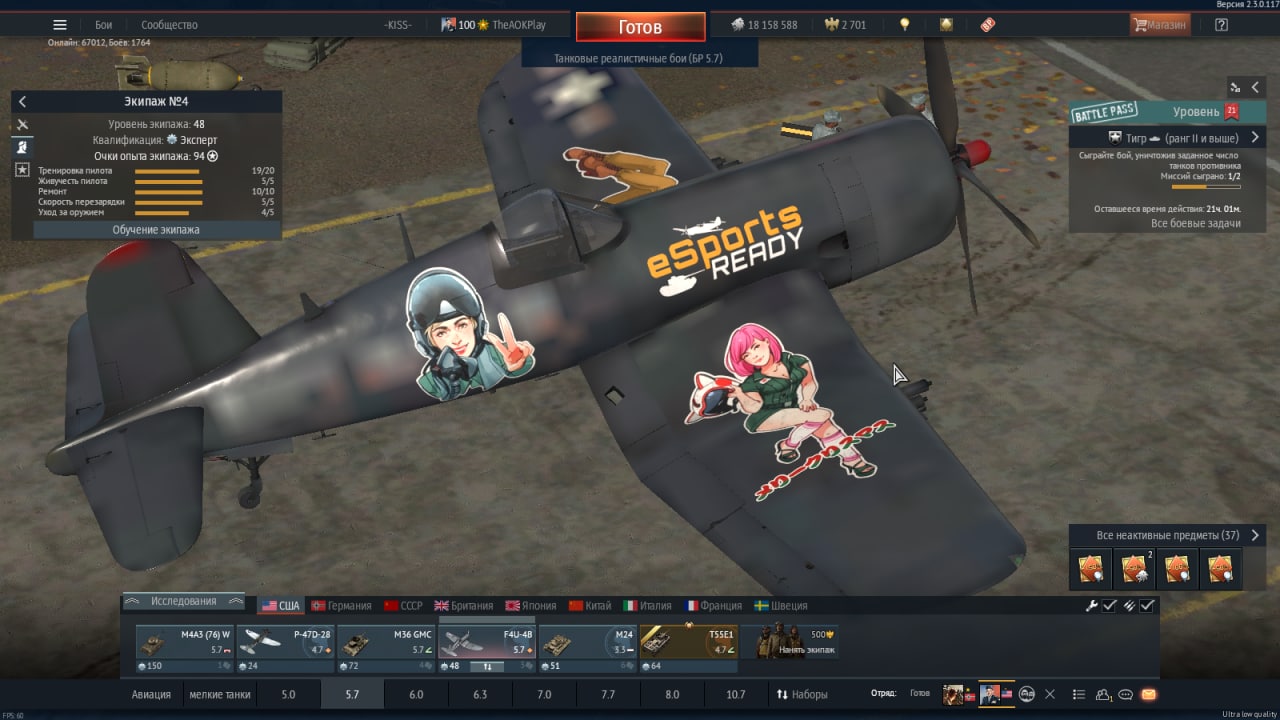Select the M4A3 (76) W tank slot

[x=184, y=648]
